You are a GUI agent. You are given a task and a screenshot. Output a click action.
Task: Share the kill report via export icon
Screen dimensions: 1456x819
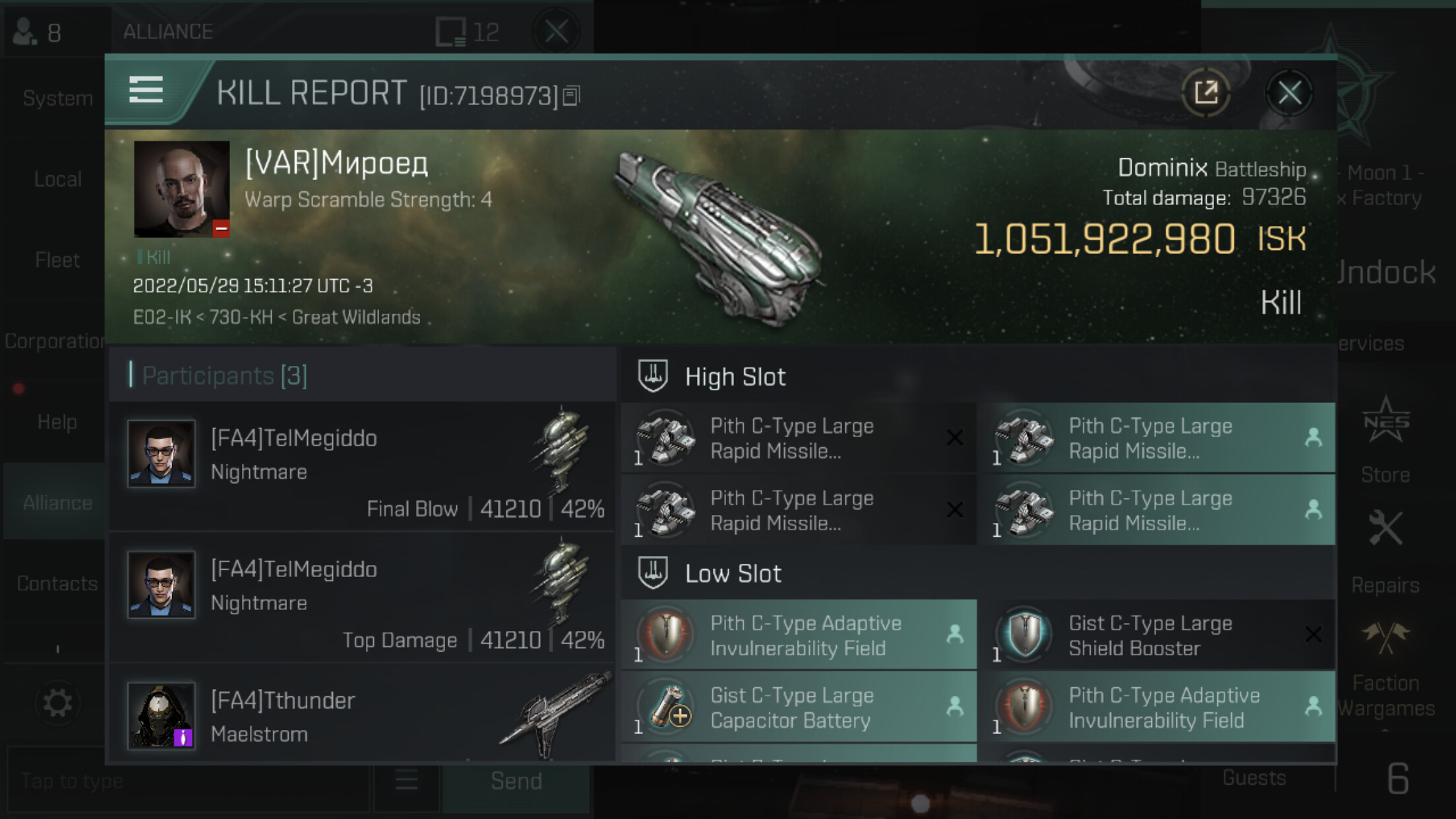1206,93
